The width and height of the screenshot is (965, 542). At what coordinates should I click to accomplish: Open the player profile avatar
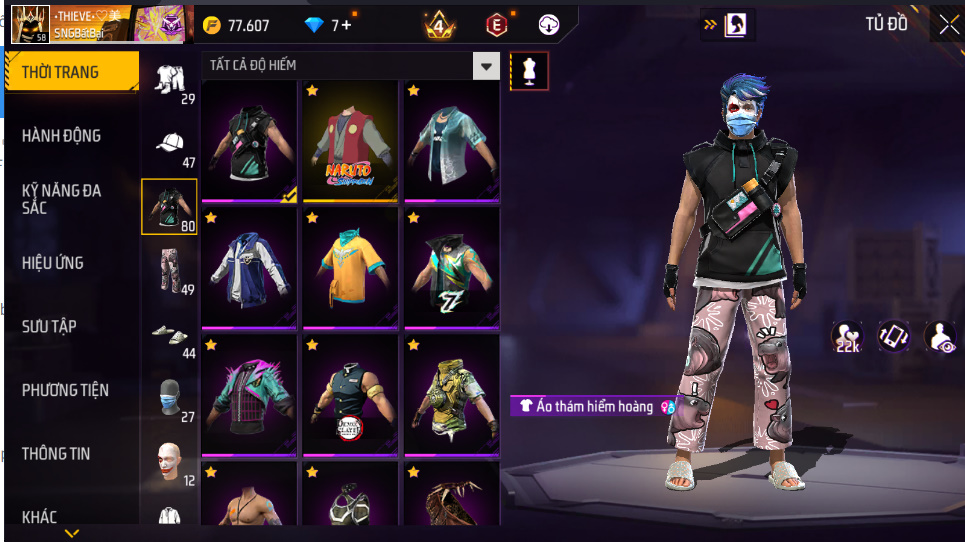pyautogui.click(x=29, y=24)
